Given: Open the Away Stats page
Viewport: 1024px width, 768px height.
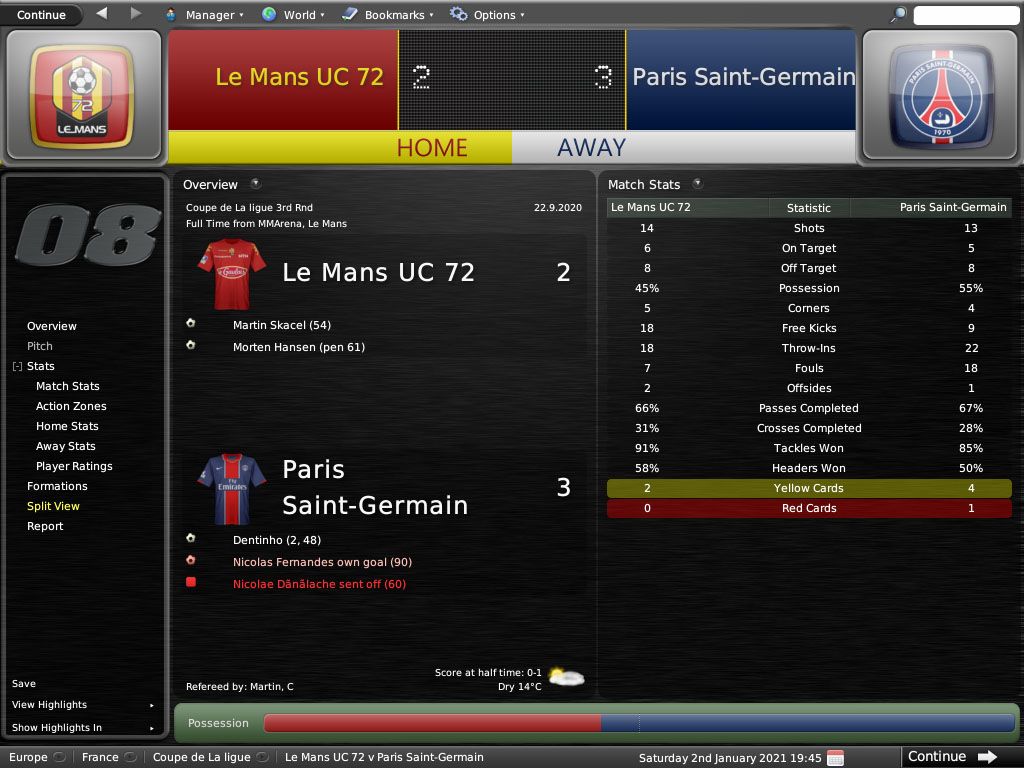Looking at the screenshot, I should [66, 446].
